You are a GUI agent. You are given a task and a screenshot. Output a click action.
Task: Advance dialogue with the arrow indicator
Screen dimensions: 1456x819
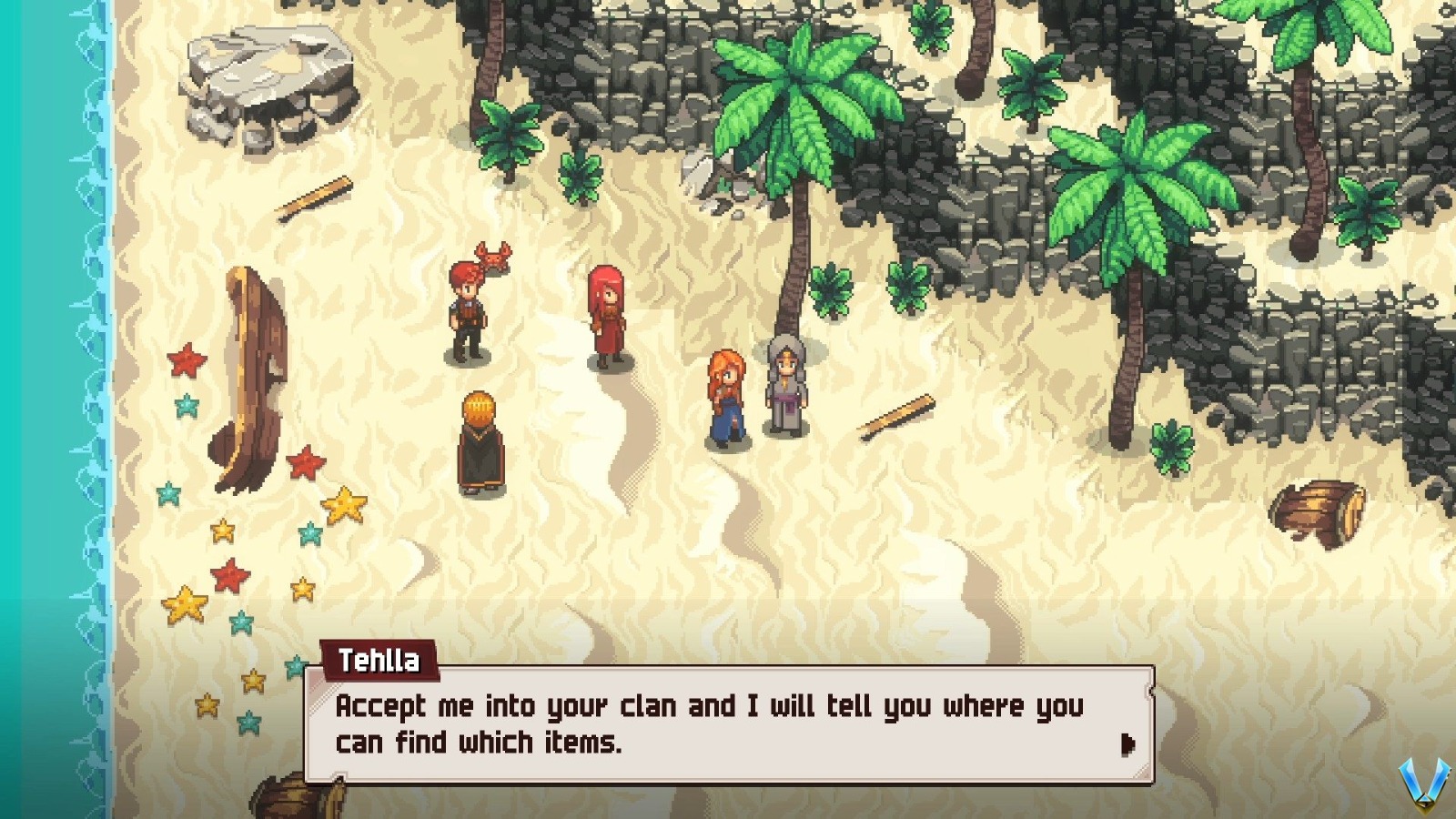[x=1128, y=744]
